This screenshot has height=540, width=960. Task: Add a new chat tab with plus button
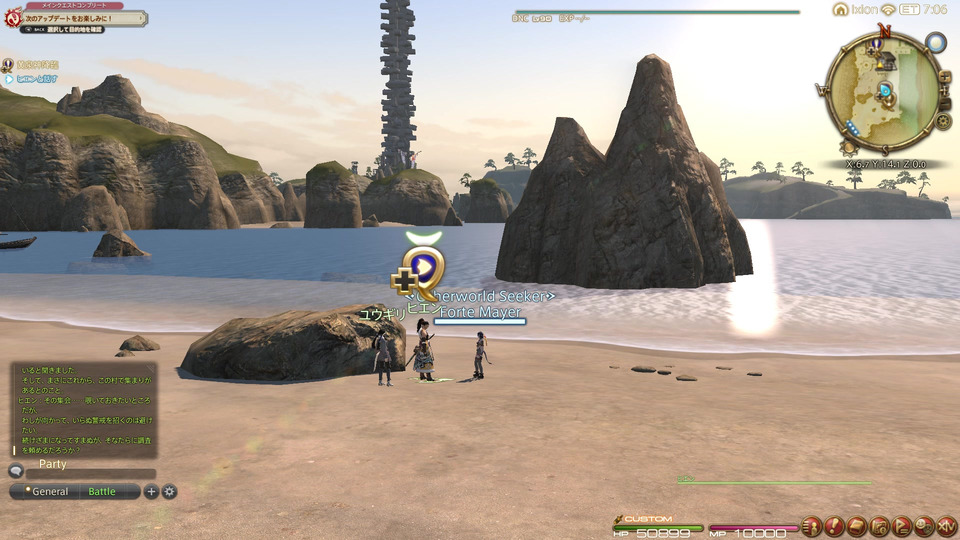pyautogui.click(x=151, y=491)
